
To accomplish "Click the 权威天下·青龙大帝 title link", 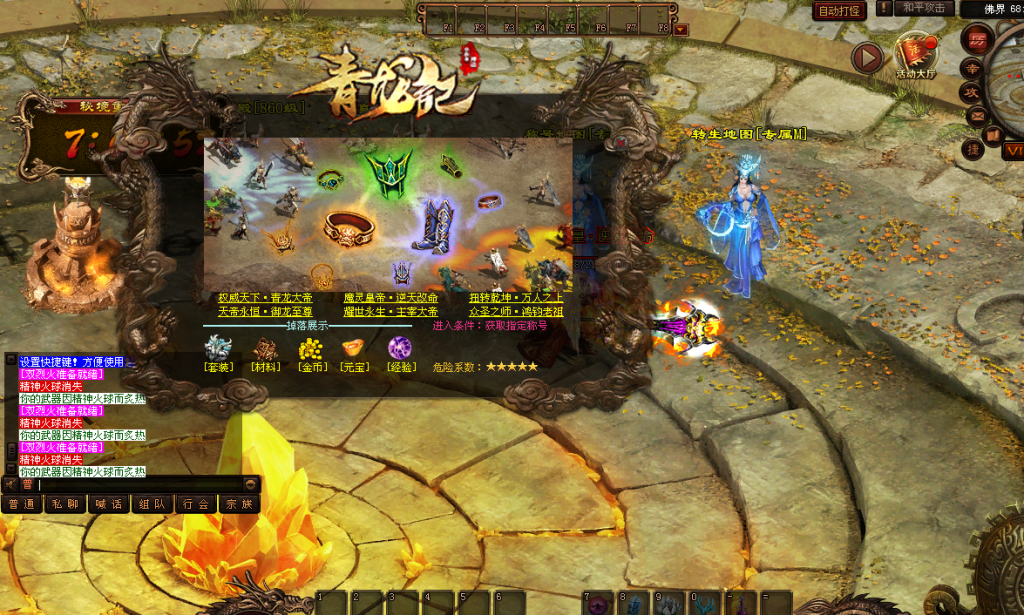I will (x=265, y=298).
